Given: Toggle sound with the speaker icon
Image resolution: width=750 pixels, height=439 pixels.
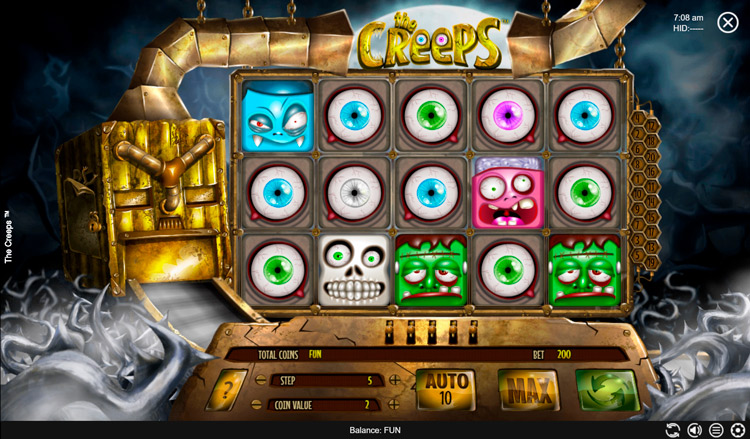Looking at the screenshot, I should click(x=695, y=431).
